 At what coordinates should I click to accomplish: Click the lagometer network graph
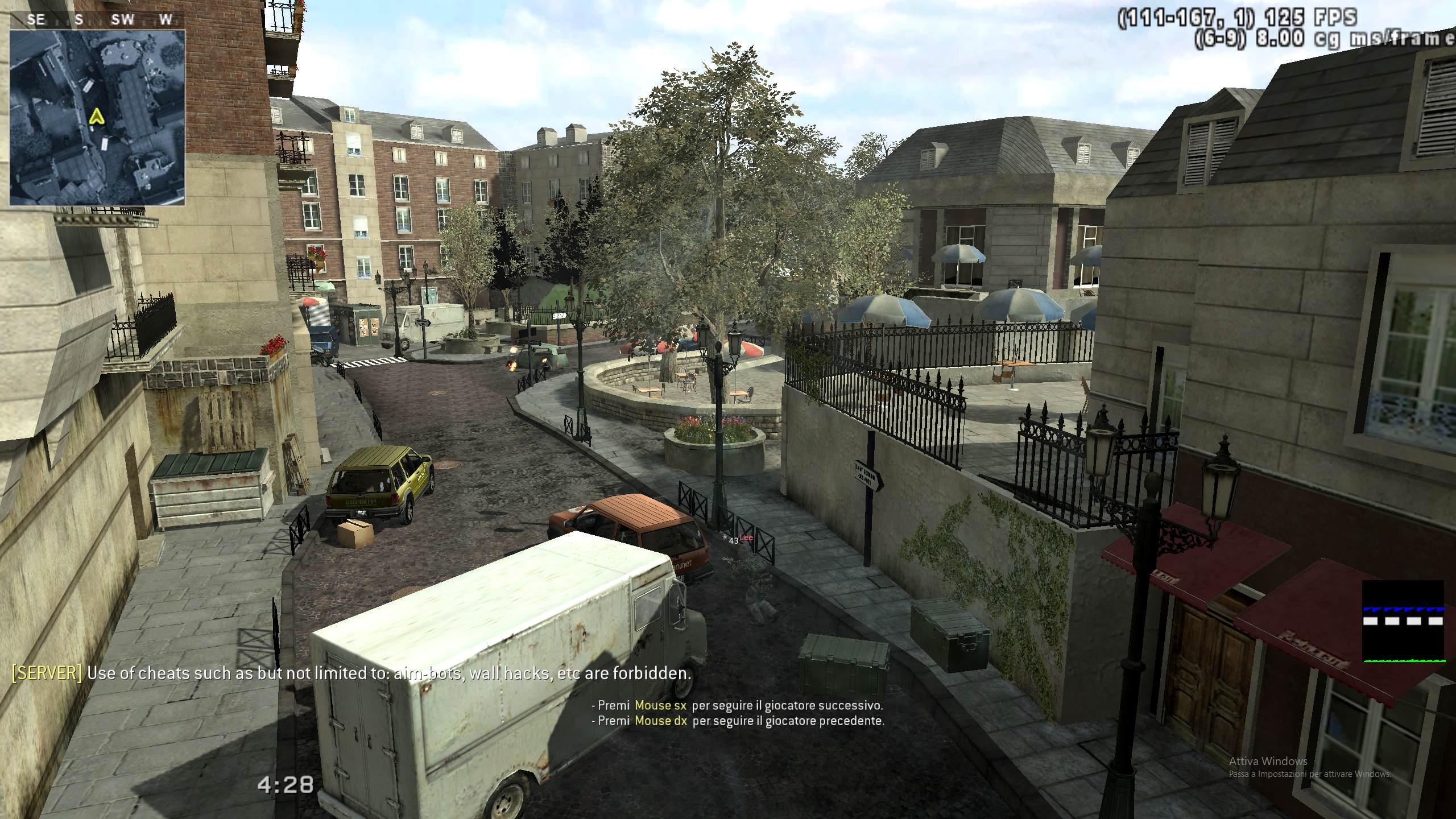(1403, 622)
